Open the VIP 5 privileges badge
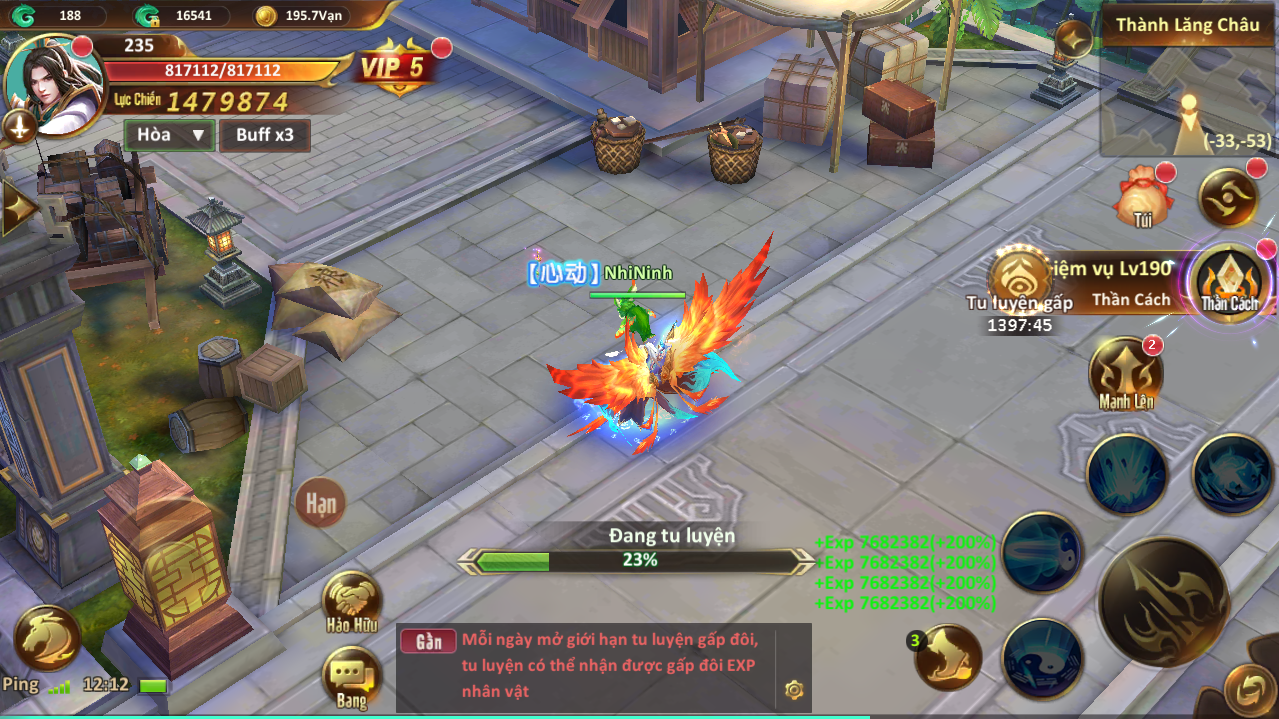This screenshot has height=719, width=1279. 392,69
